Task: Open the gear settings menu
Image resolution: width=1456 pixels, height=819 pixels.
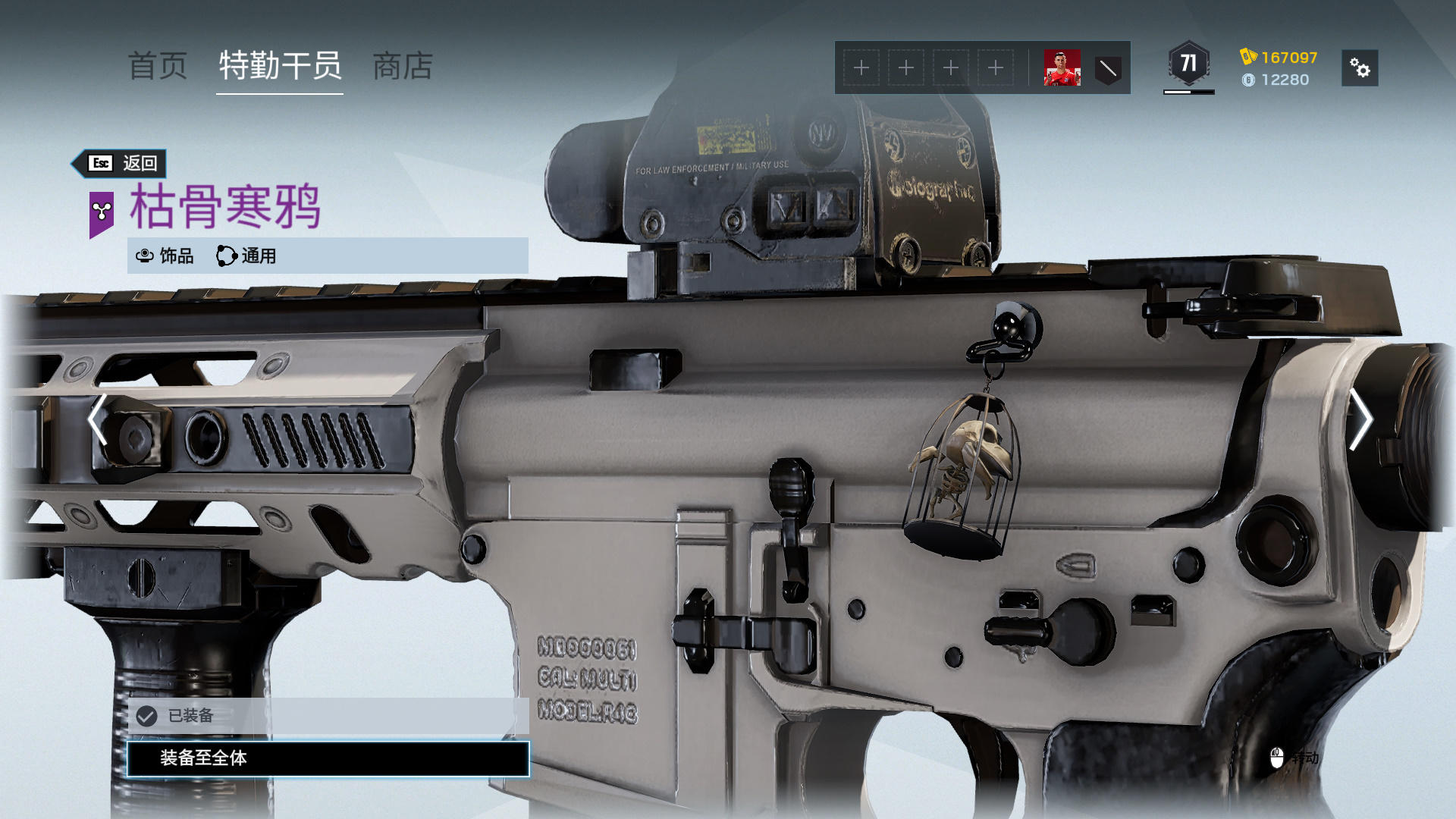Action: (x=1360, y=68)
